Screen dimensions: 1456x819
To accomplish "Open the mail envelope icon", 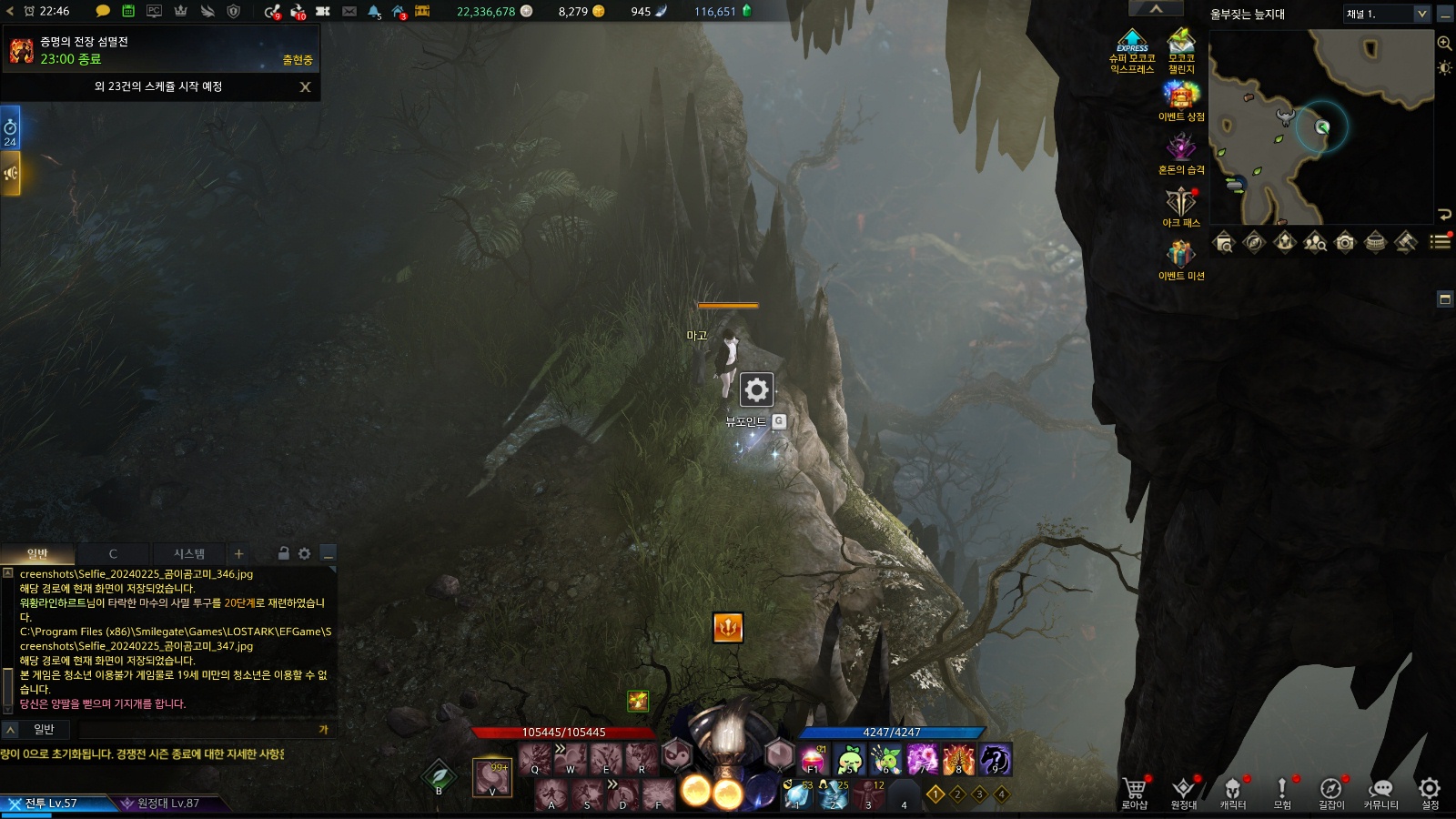I will (x=349, y=11).
